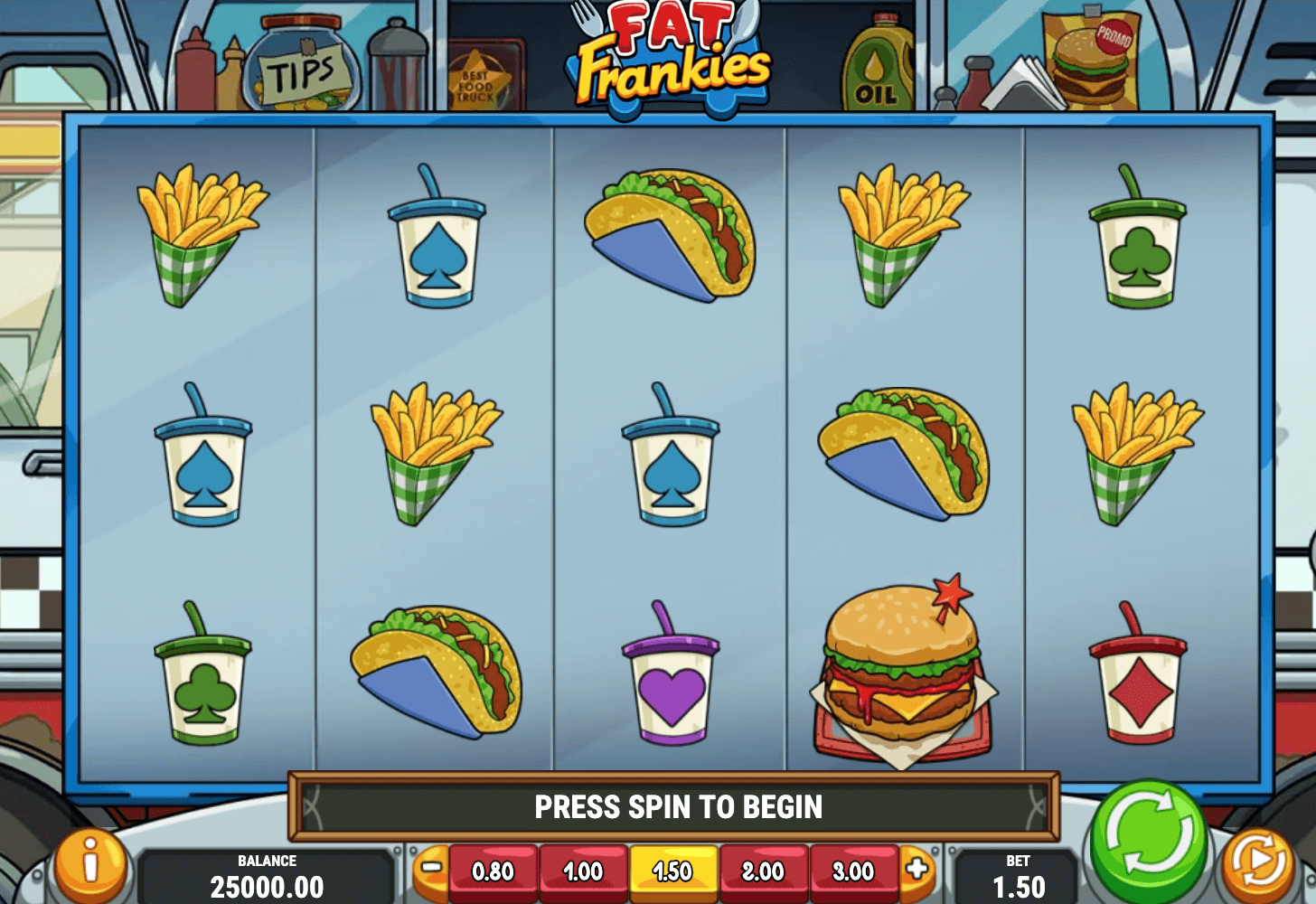Confirm the highlighted 1.50 bet chip
The width and height of the screenshot is (1316, 904).
tap(673, 871)
